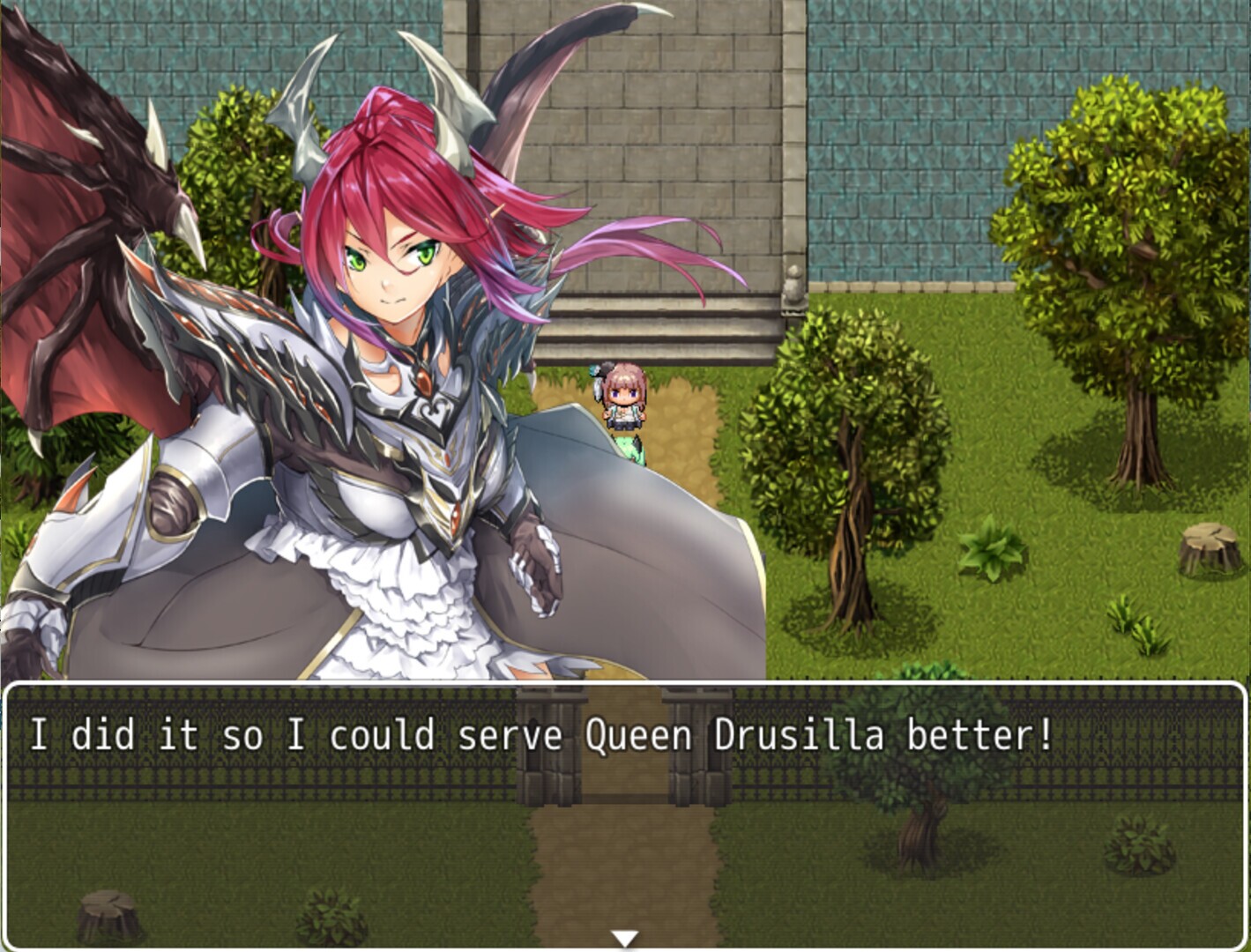This screenshot has height=952, width=1251.
Task: Click the white continue arrow indicator
Action: click(626, 937)
